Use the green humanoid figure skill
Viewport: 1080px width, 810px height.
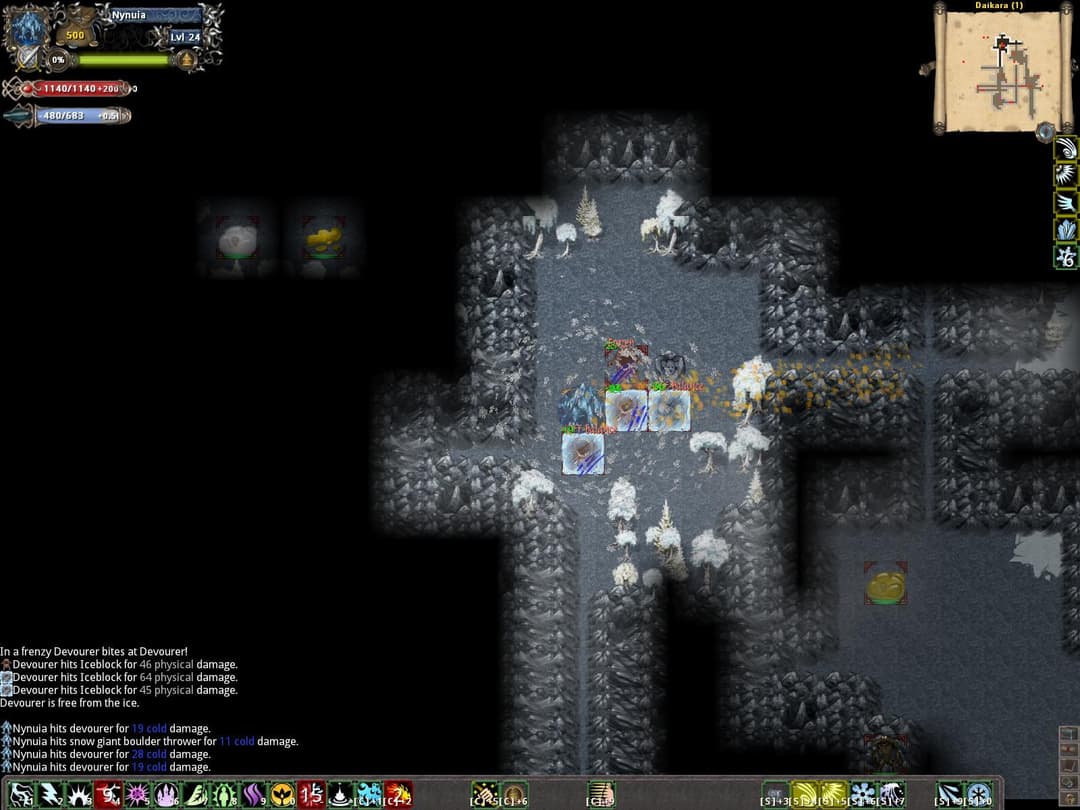point(224,795)
